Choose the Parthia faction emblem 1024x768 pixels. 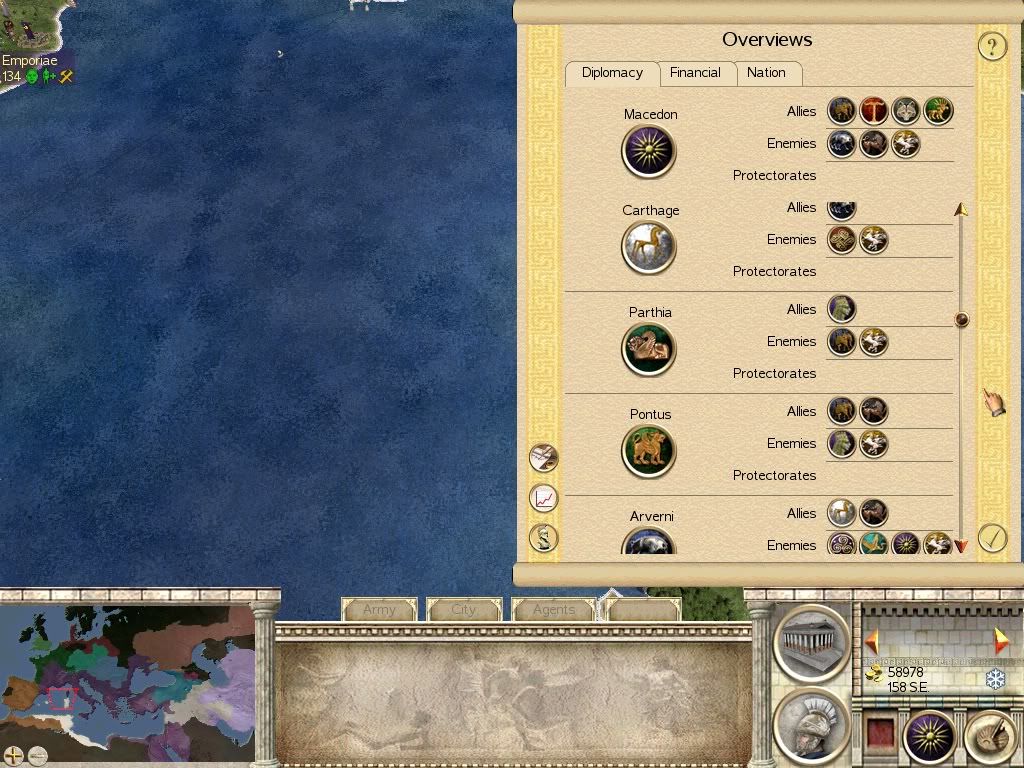pyautogui.click(x=649, y=349)
